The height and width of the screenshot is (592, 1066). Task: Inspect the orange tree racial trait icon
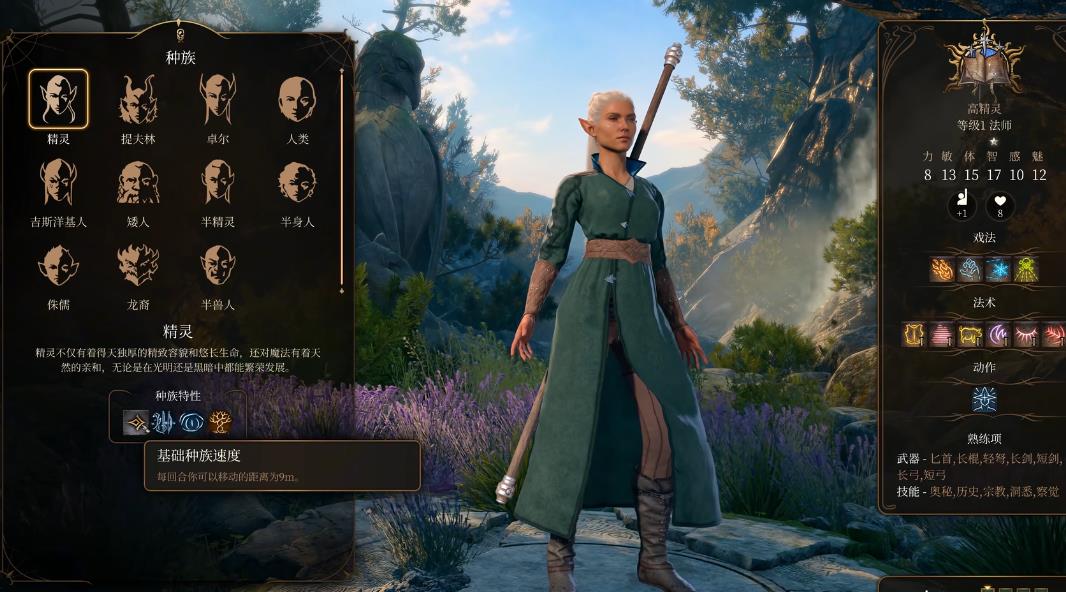pos(220,422)
